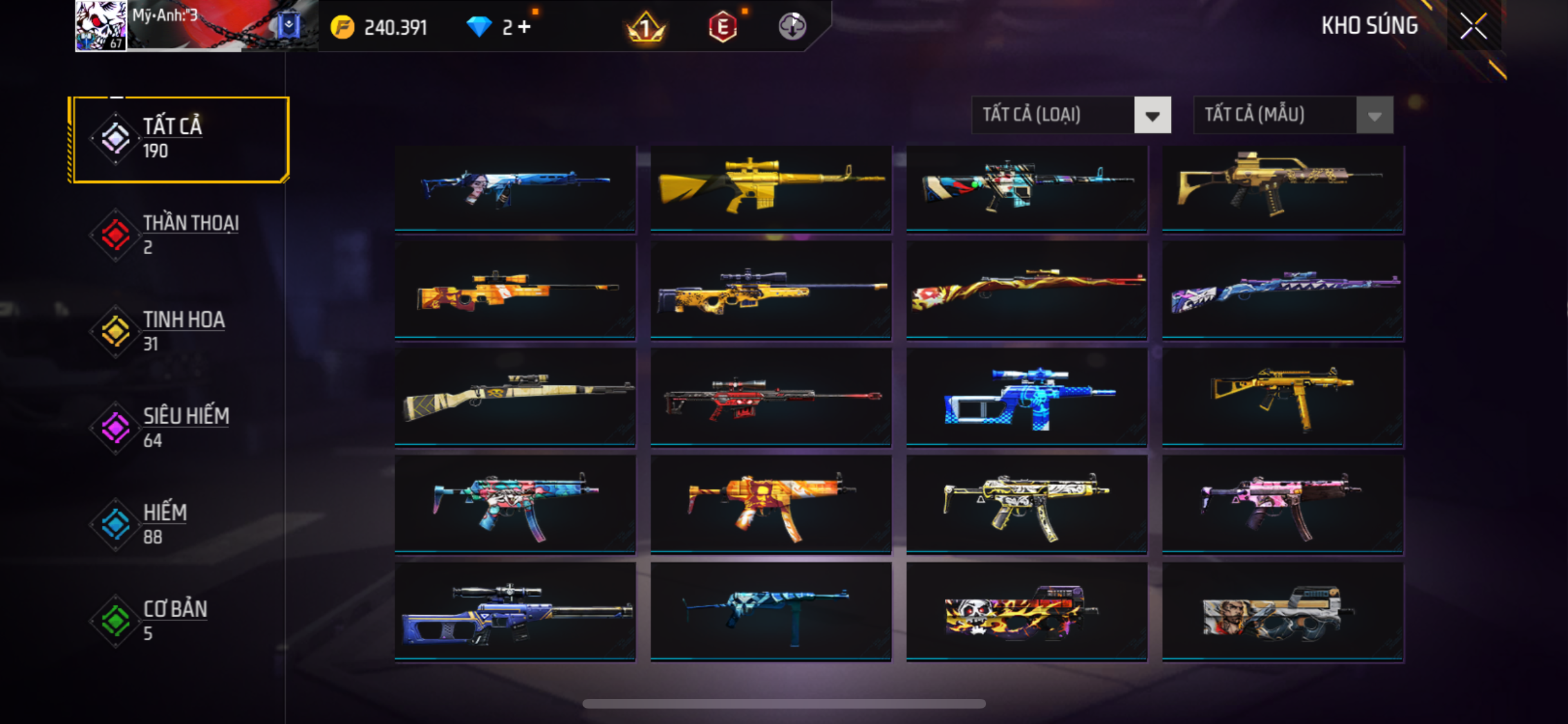Switch to the Tất Cả tab

181,139
